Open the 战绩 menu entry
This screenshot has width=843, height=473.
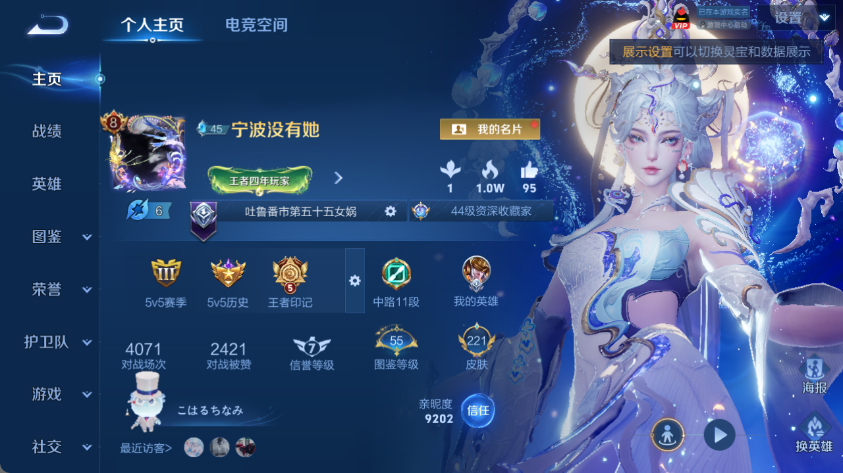point(47,131)
